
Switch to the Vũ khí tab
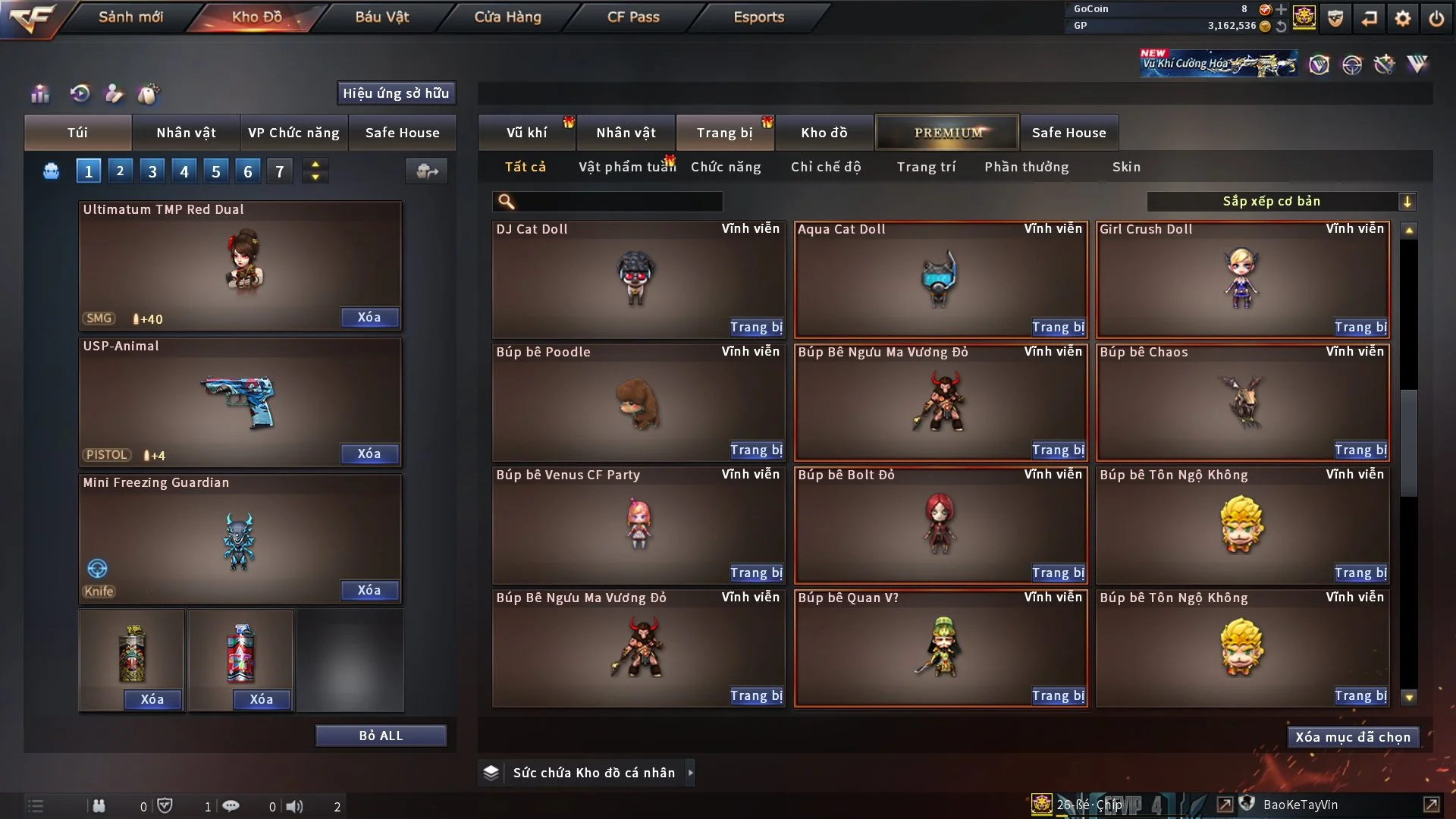click(526, 133)
